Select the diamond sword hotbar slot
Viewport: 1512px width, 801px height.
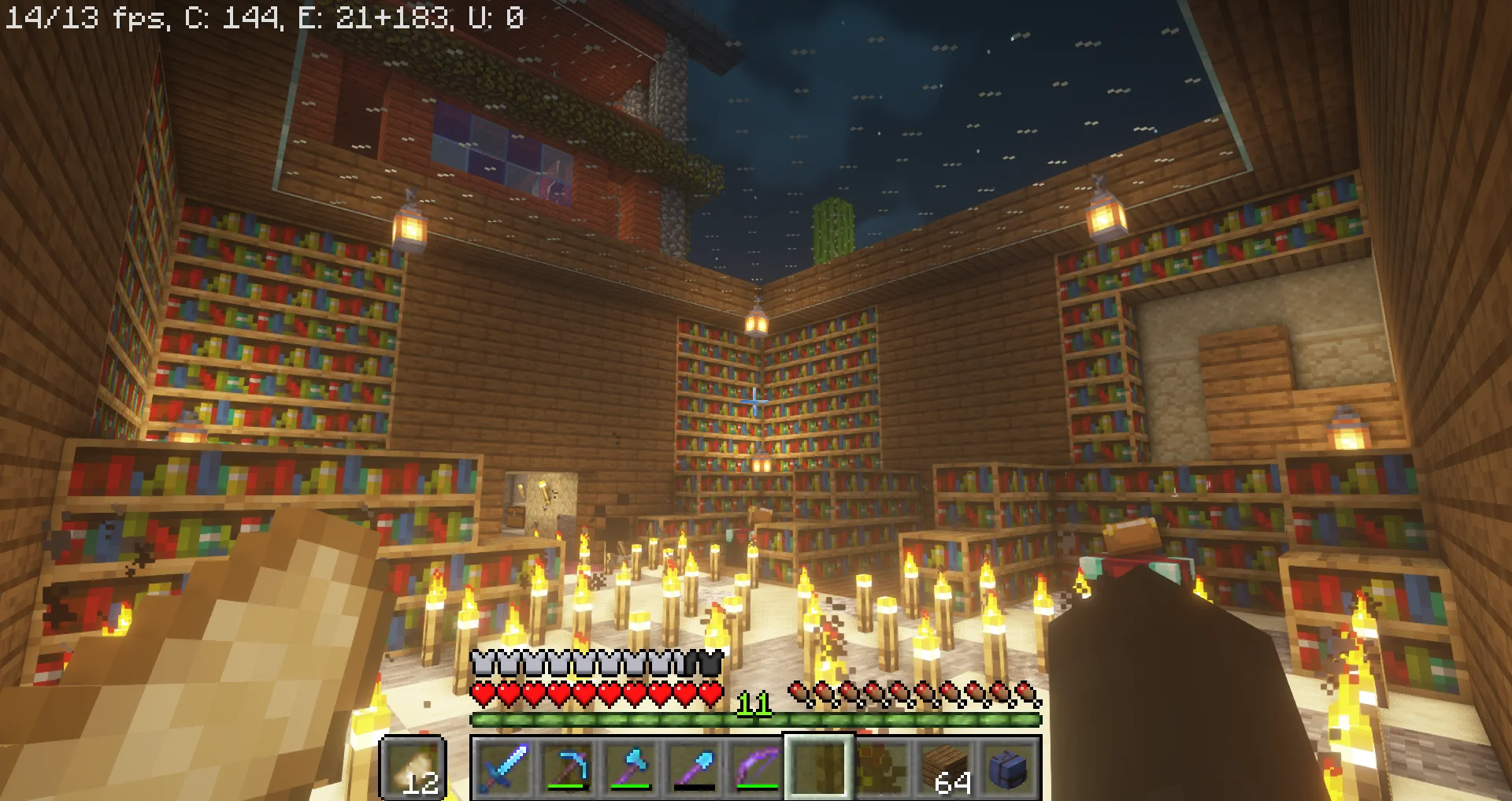click(x=504, y=767)
